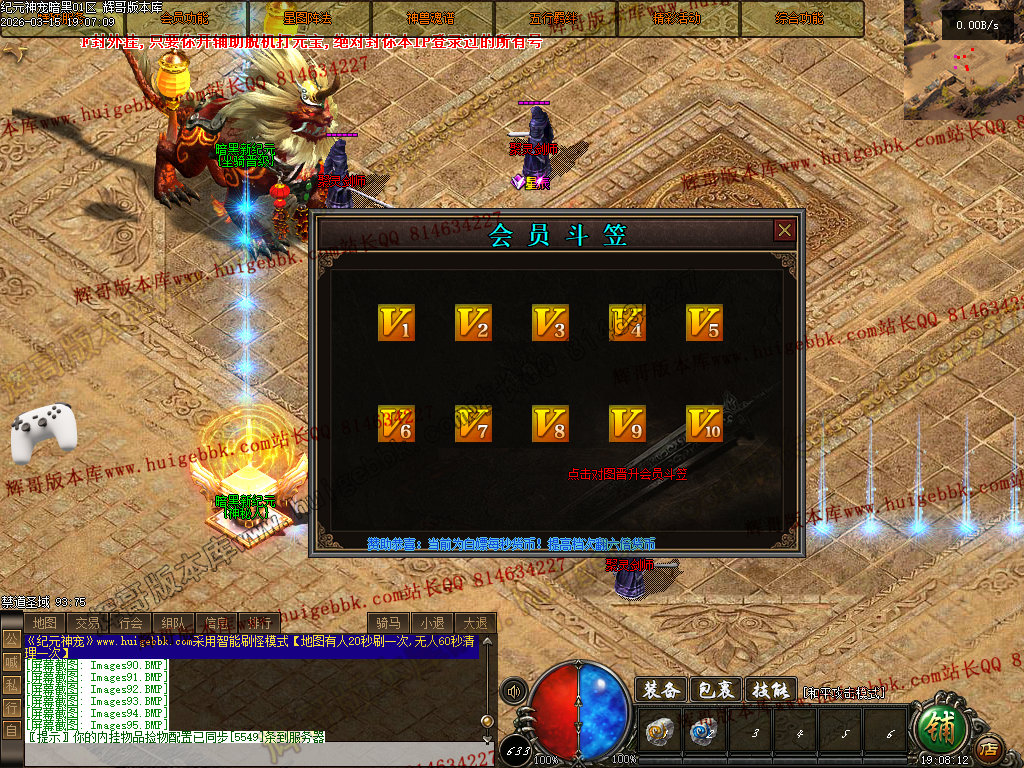Screen dimensions: 1024x768
Task: Pick the V5 member rank icon
Action: tap(704, 323)
